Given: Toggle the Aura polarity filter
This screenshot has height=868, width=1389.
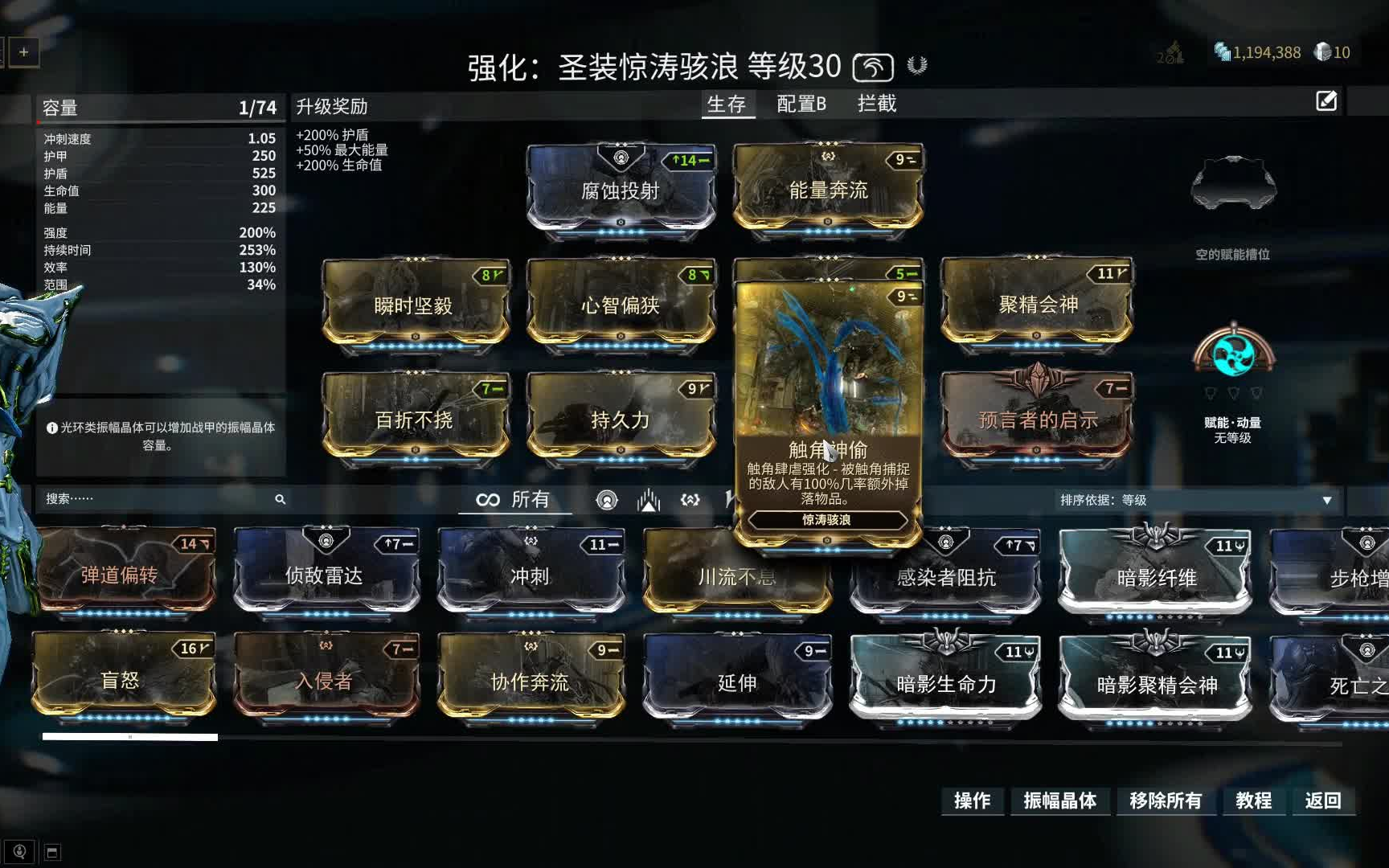Looking at the screenshot, I should 607,499.
